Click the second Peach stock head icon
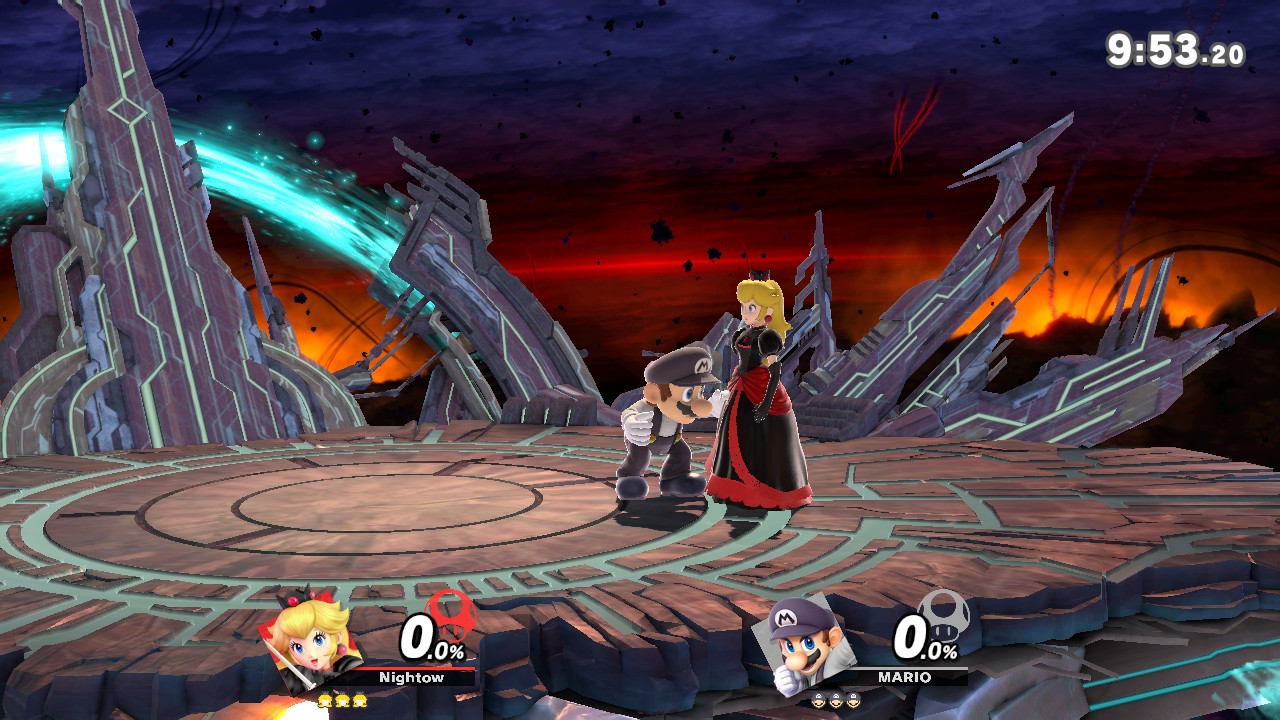The image size is (1280, 720). click(343, 701)
